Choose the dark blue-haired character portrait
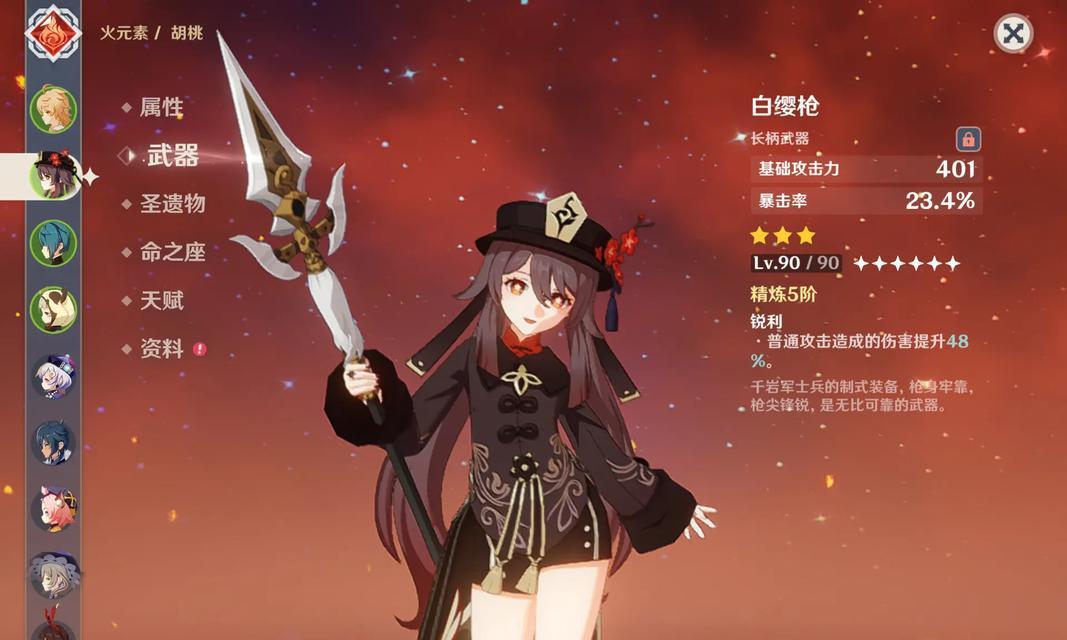Viewport: 1067px width, 640px height. pos(53,442)
